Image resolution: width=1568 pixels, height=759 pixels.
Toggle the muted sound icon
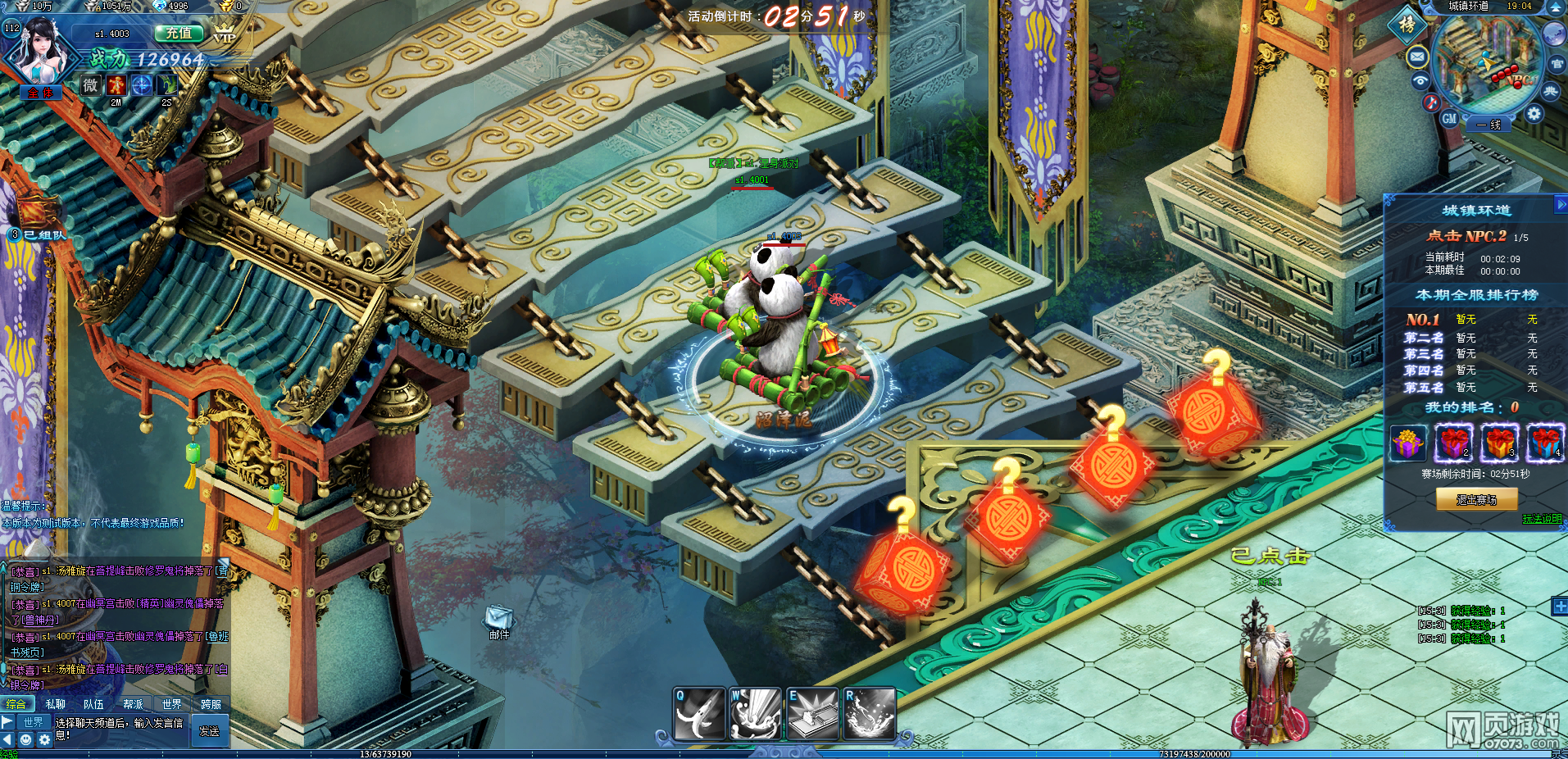coord(1431,102)
